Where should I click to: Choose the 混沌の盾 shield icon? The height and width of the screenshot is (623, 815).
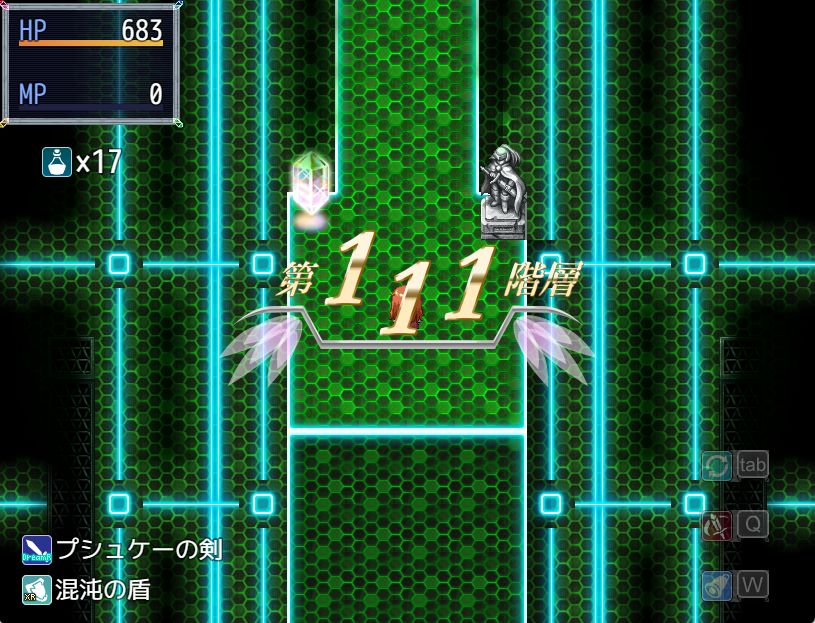click(x=37, y=590)
